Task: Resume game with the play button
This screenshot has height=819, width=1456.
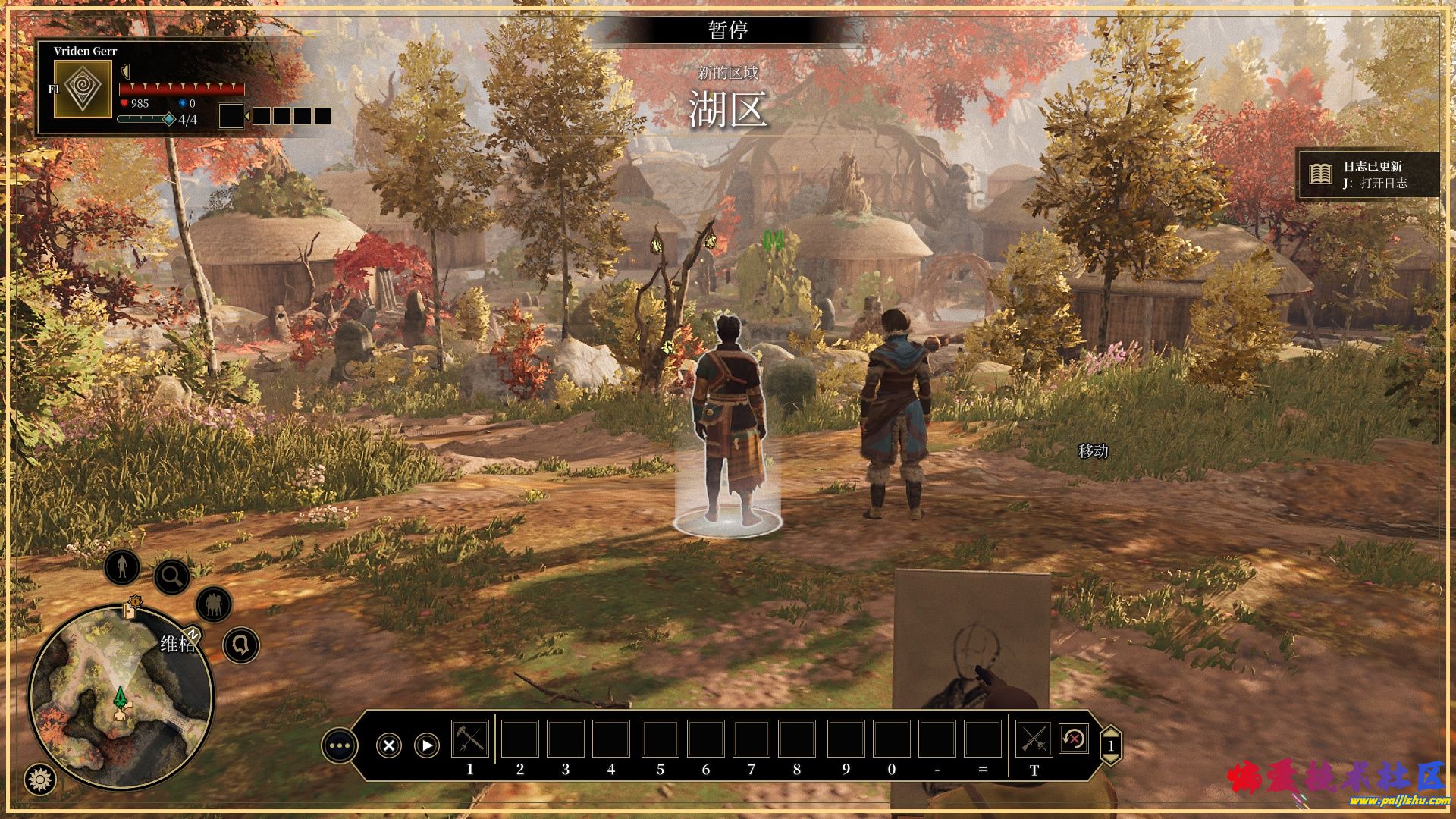Action: coord(427,745)
